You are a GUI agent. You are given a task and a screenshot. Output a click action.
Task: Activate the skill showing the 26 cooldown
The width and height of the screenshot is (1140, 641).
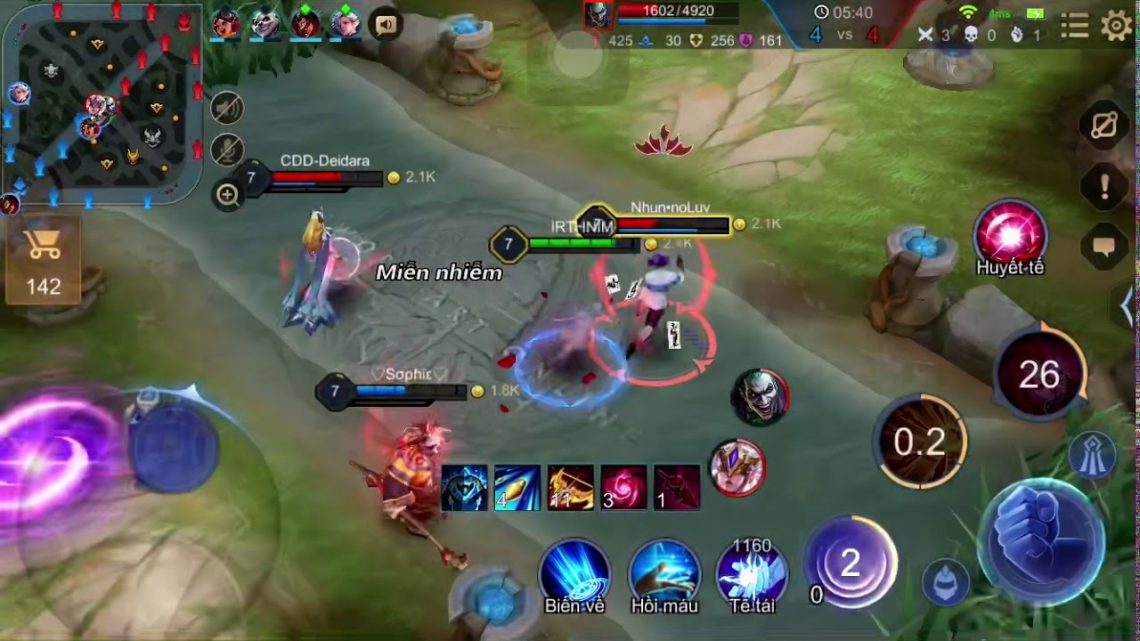click(x=1040, y=375)
